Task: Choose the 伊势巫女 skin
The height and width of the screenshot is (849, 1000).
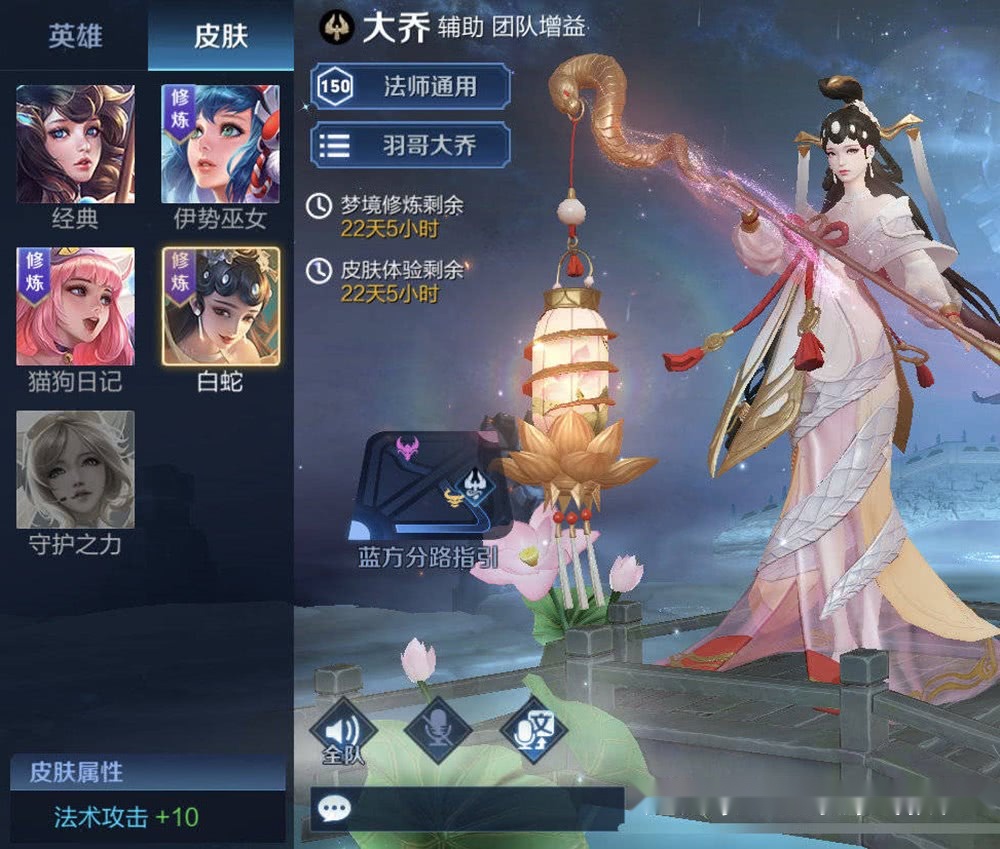Action: click(220, 144)
